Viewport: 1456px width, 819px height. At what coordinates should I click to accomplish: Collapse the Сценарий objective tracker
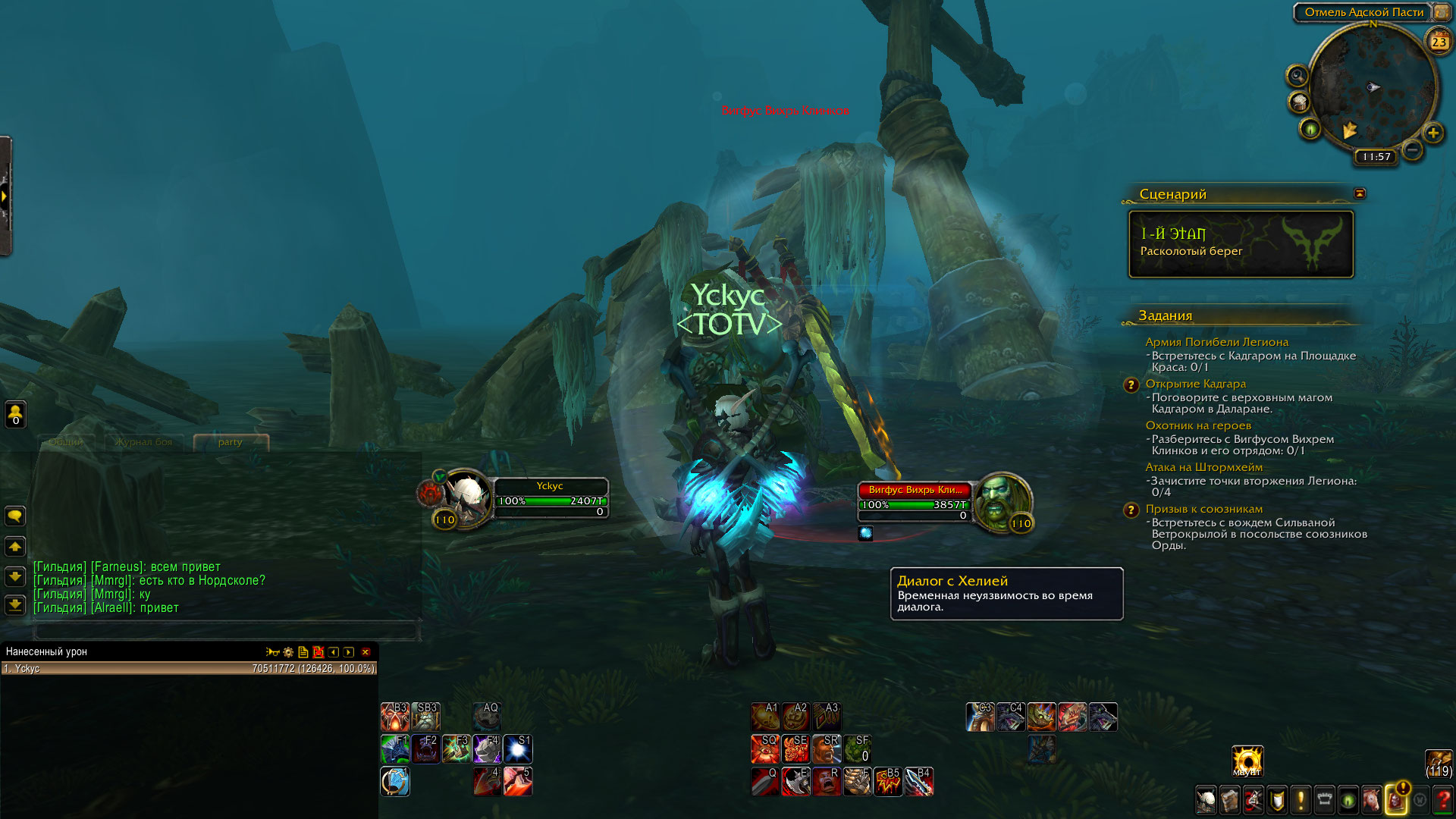click(1360, 193)
